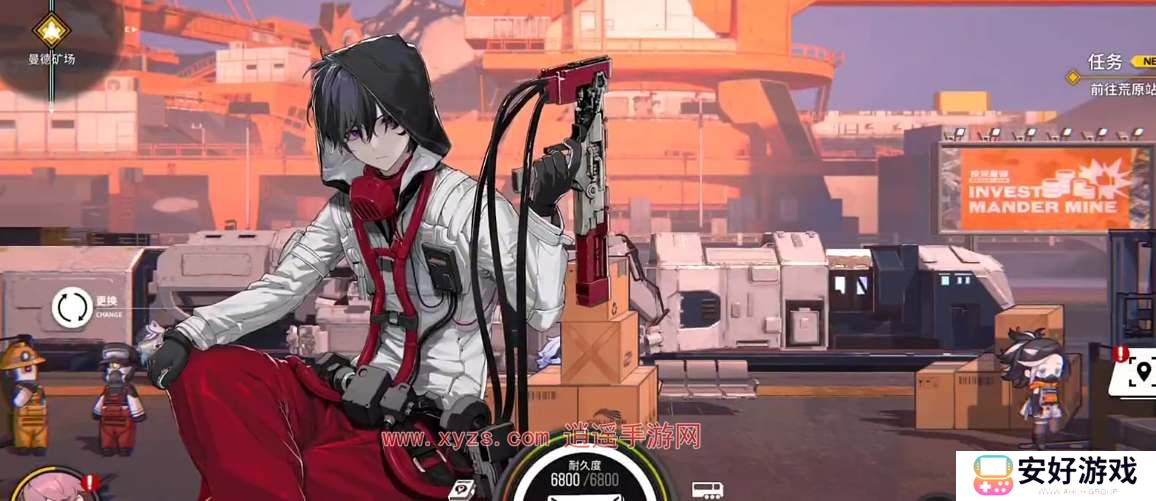Image resolution: width=1156 pixels, height=501 pixels.
Task: Open the location pin map button
Action: (1138, 374)
